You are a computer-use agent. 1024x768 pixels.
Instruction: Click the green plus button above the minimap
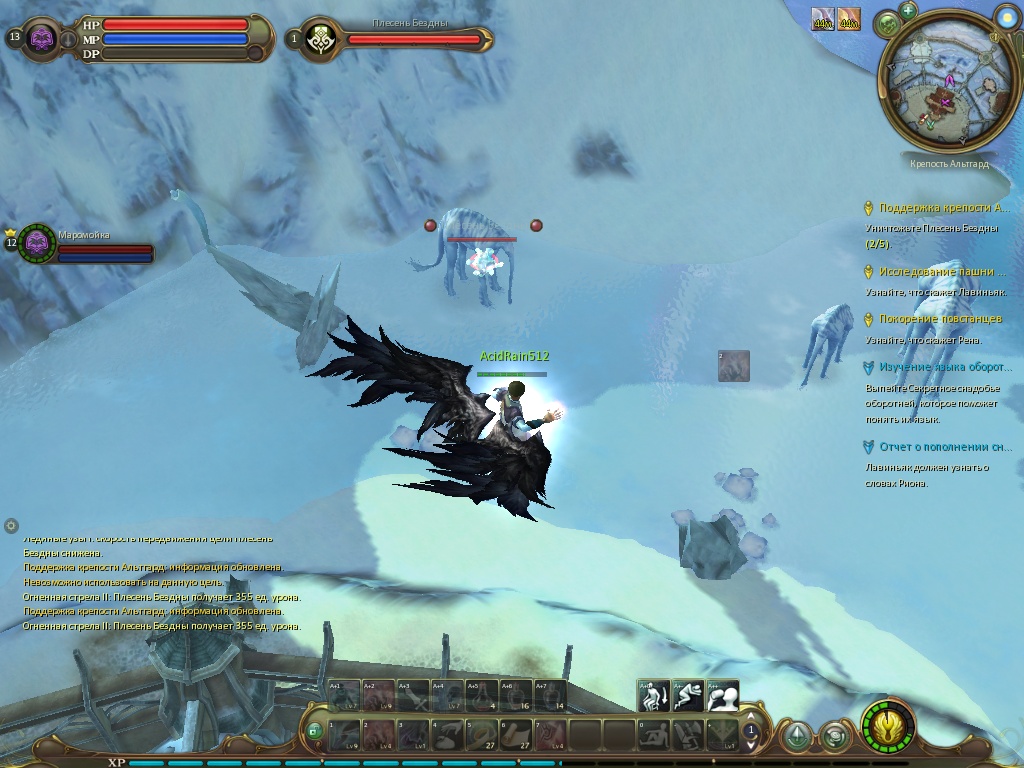click(908, 11)
